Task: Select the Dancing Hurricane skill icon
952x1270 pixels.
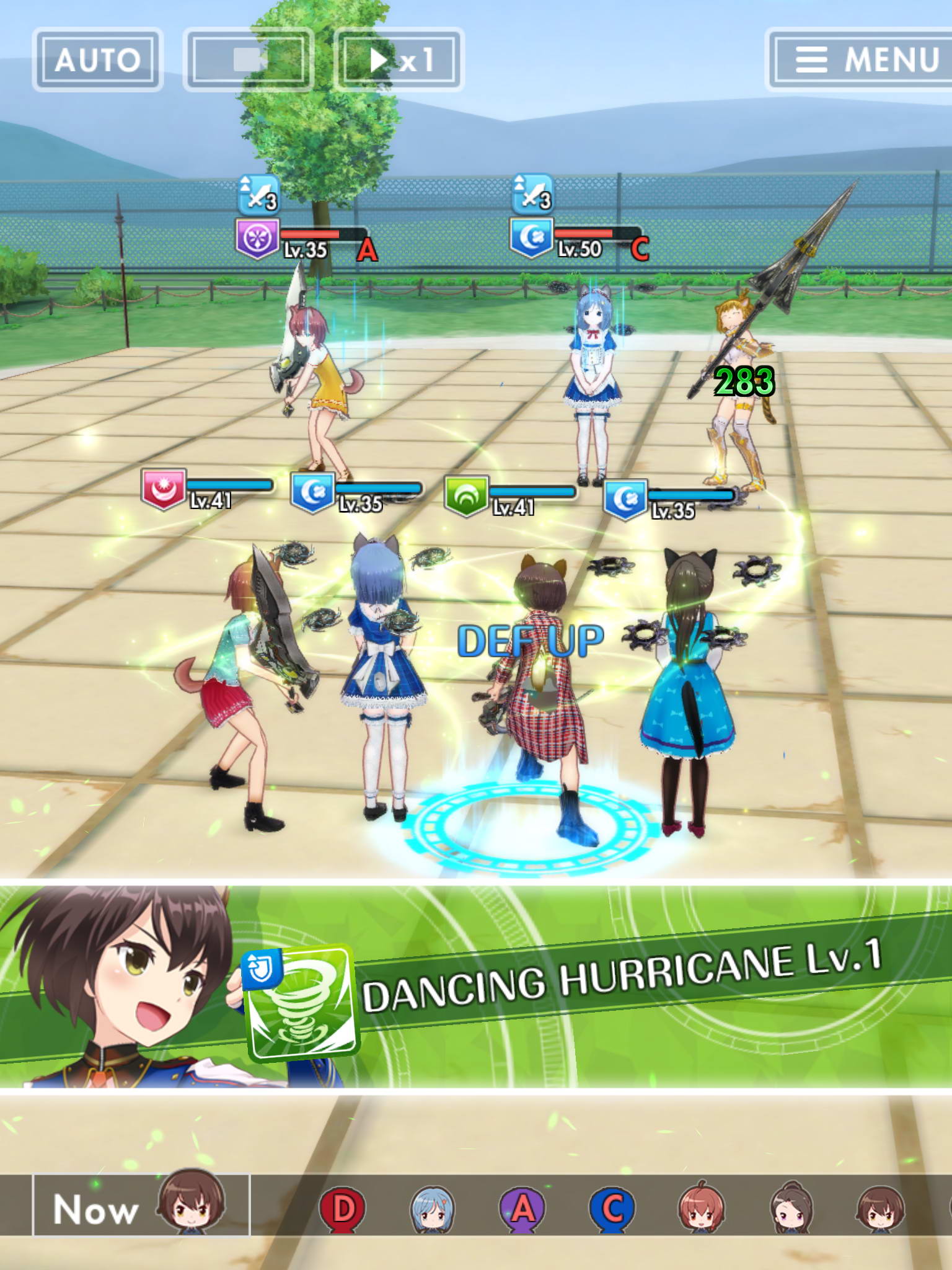Action: point(302,1001)
